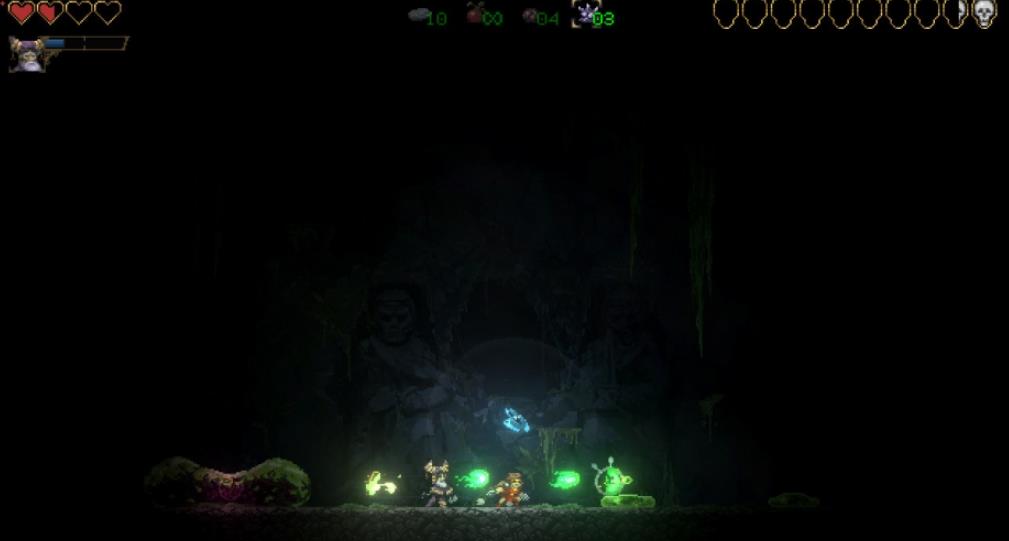Select the grey stone item icon
The height and width of the screenshot is (541, 1009).
pyautogui.click(x=419, y=15)
